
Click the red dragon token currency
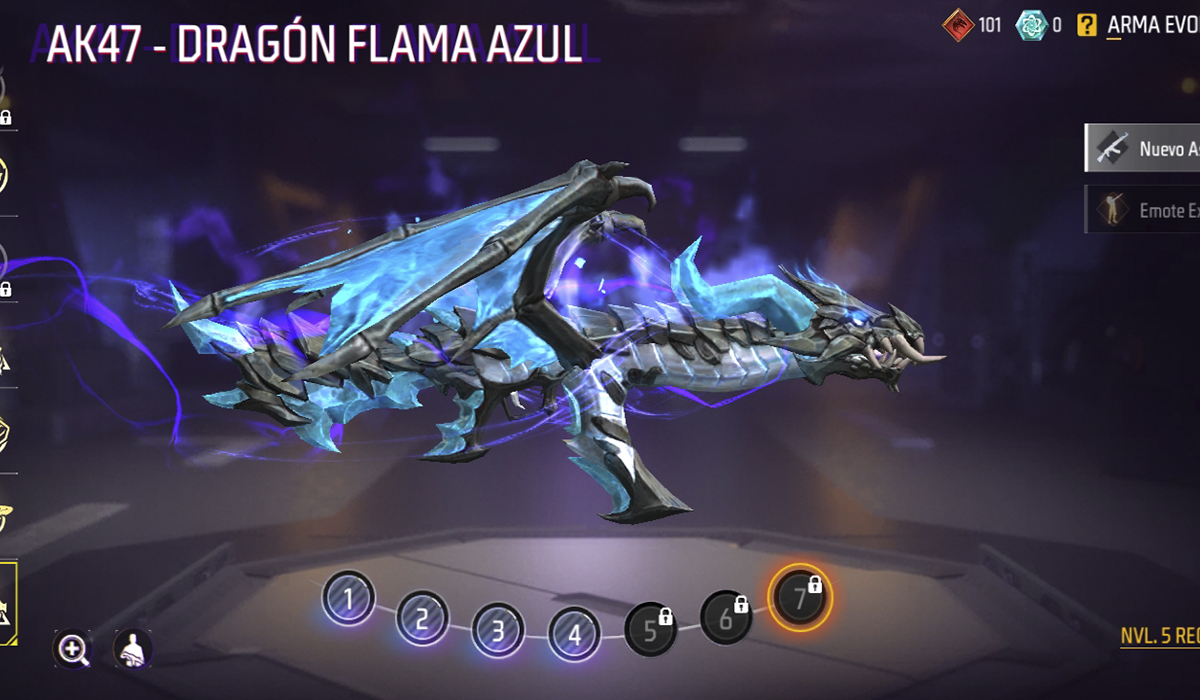[x=959, y=26]
